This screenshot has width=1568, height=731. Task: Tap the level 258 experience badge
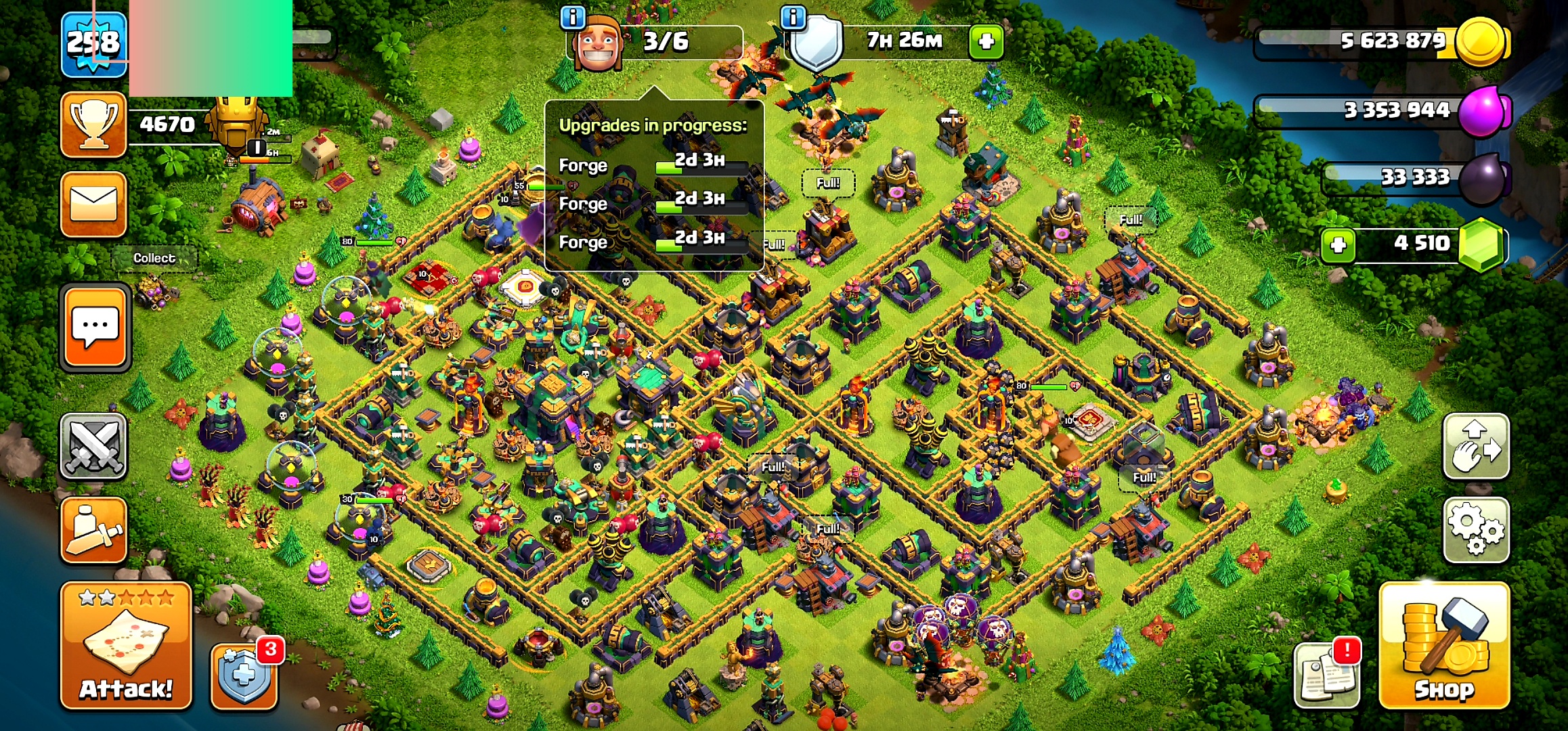click(x=93, y=42)
